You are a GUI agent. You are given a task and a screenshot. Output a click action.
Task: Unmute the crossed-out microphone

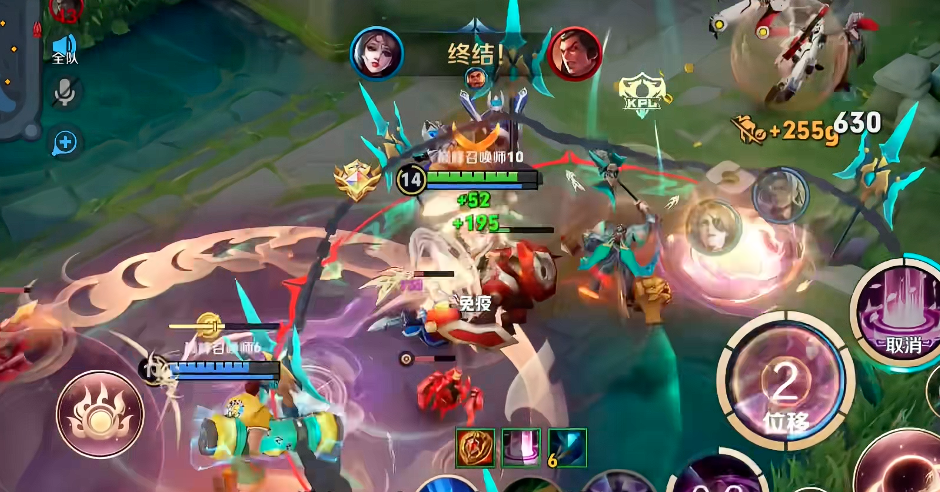(x=66, y=93)
